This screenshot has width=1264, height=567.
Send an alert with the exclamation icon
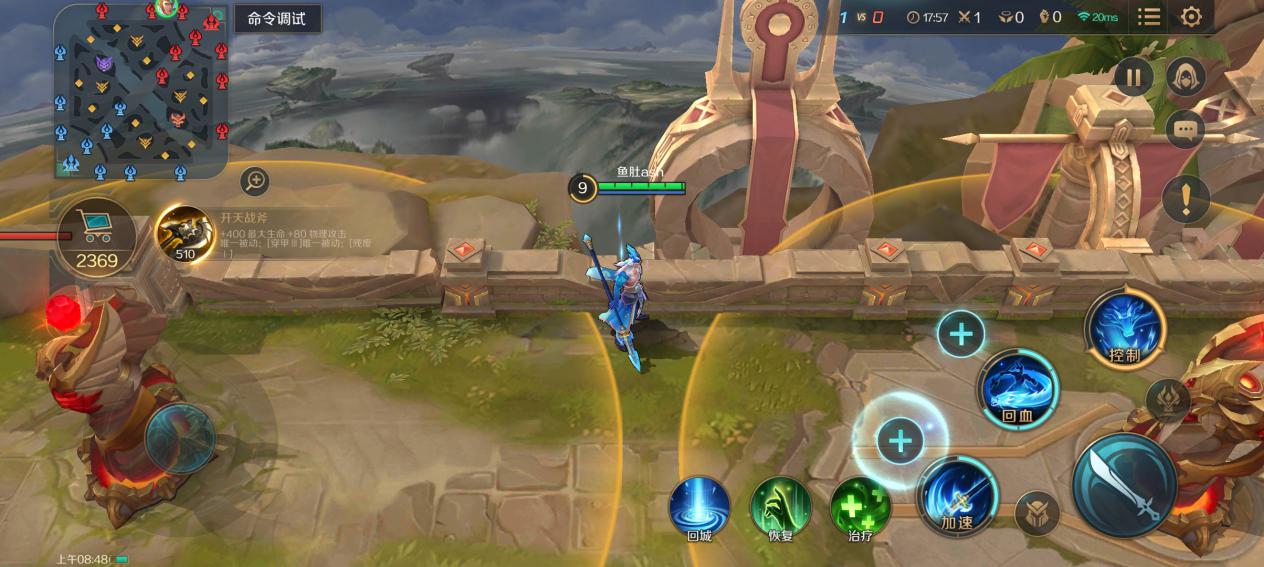[1186, 199]
